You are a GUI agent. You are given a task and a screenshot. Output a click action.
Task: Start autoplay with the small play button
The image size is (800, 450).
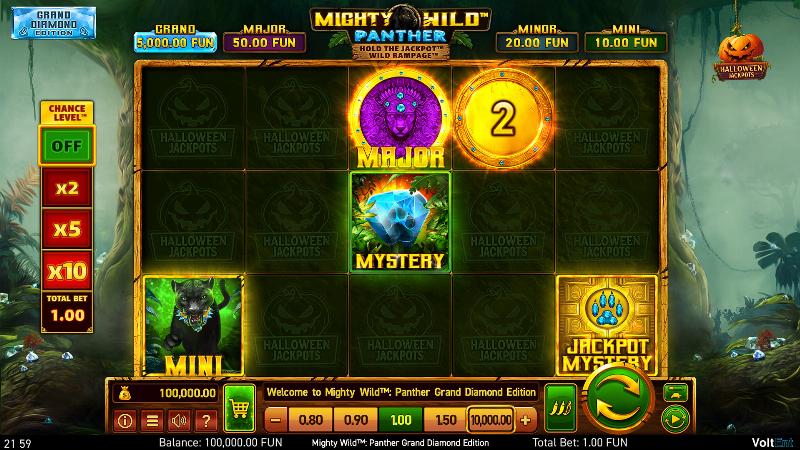click(675, 418)
